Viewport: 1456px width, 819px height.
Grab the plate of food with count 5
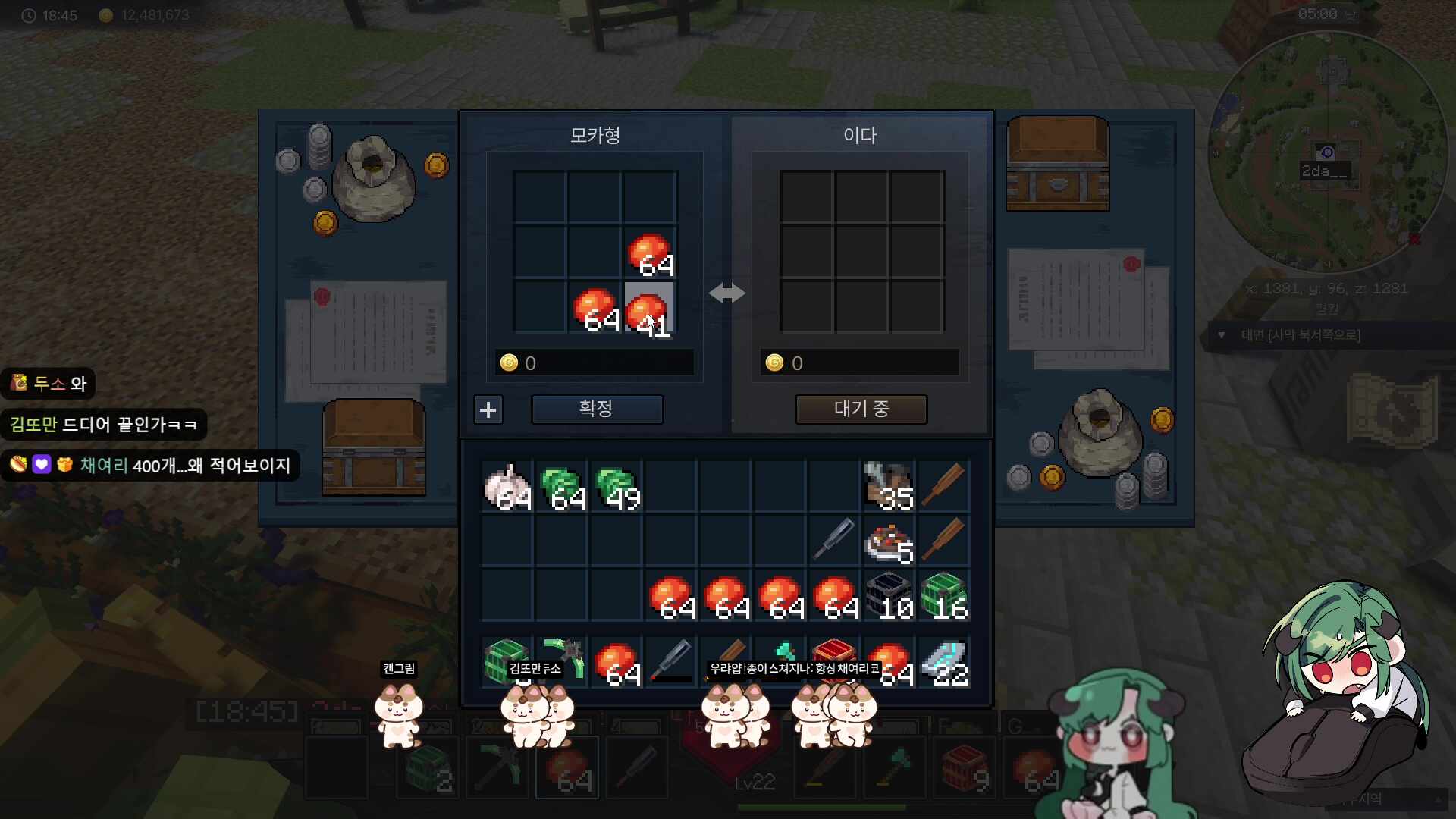point(890,541)
